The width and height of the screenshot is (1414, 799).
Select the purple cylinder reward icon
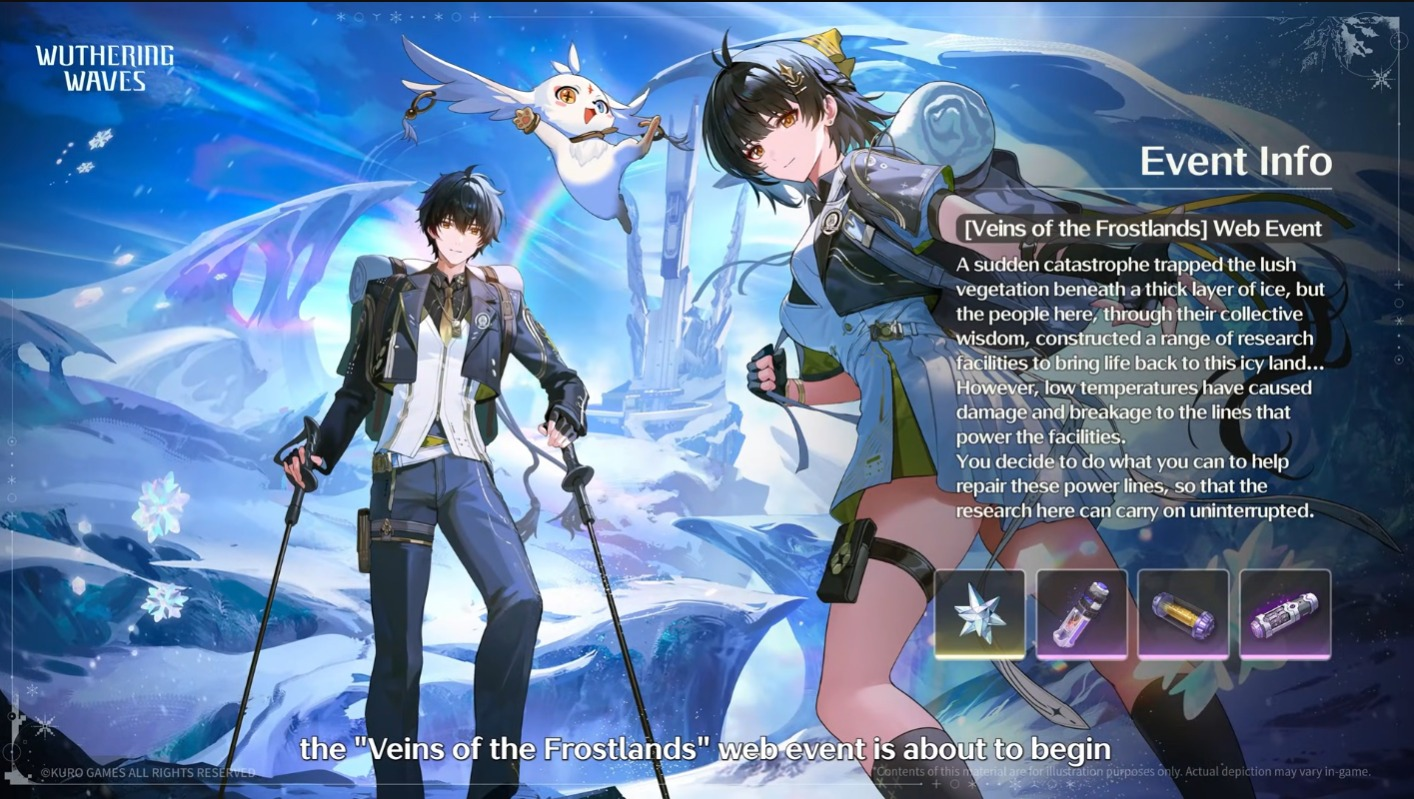(x=1285, y=614)
